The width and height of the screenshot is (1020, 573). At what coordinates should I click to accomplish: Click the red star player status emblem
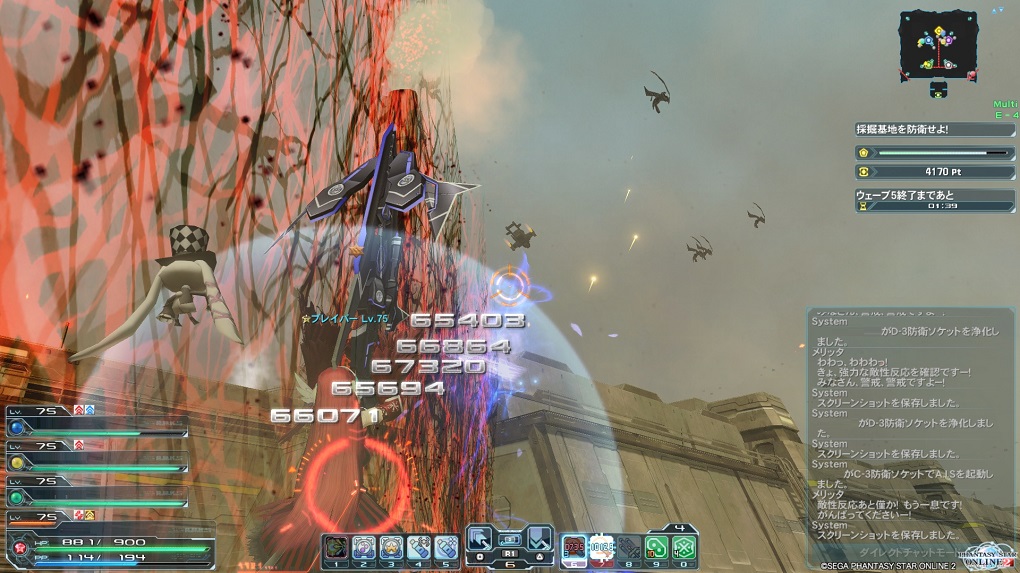pos(19,549)
